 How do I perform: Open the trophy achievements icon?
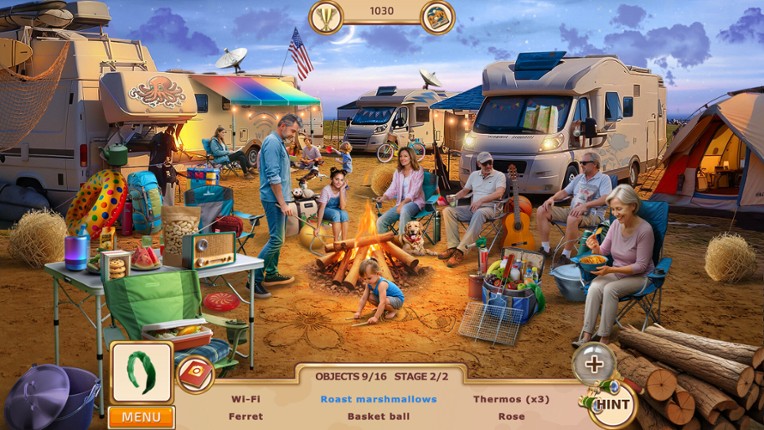[x=325, y=16]
